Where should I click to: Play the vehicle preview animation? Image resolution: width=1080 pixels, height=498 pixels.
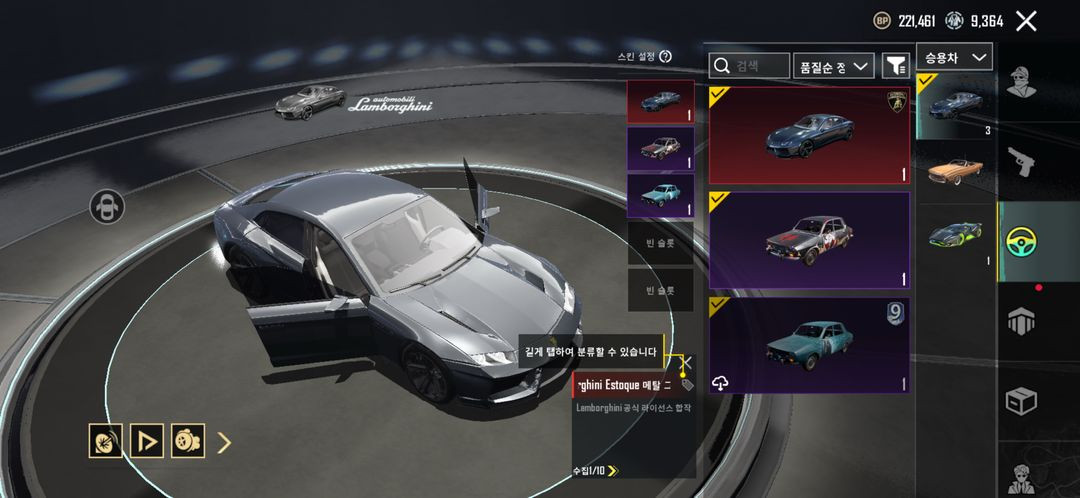click(146, 441)
